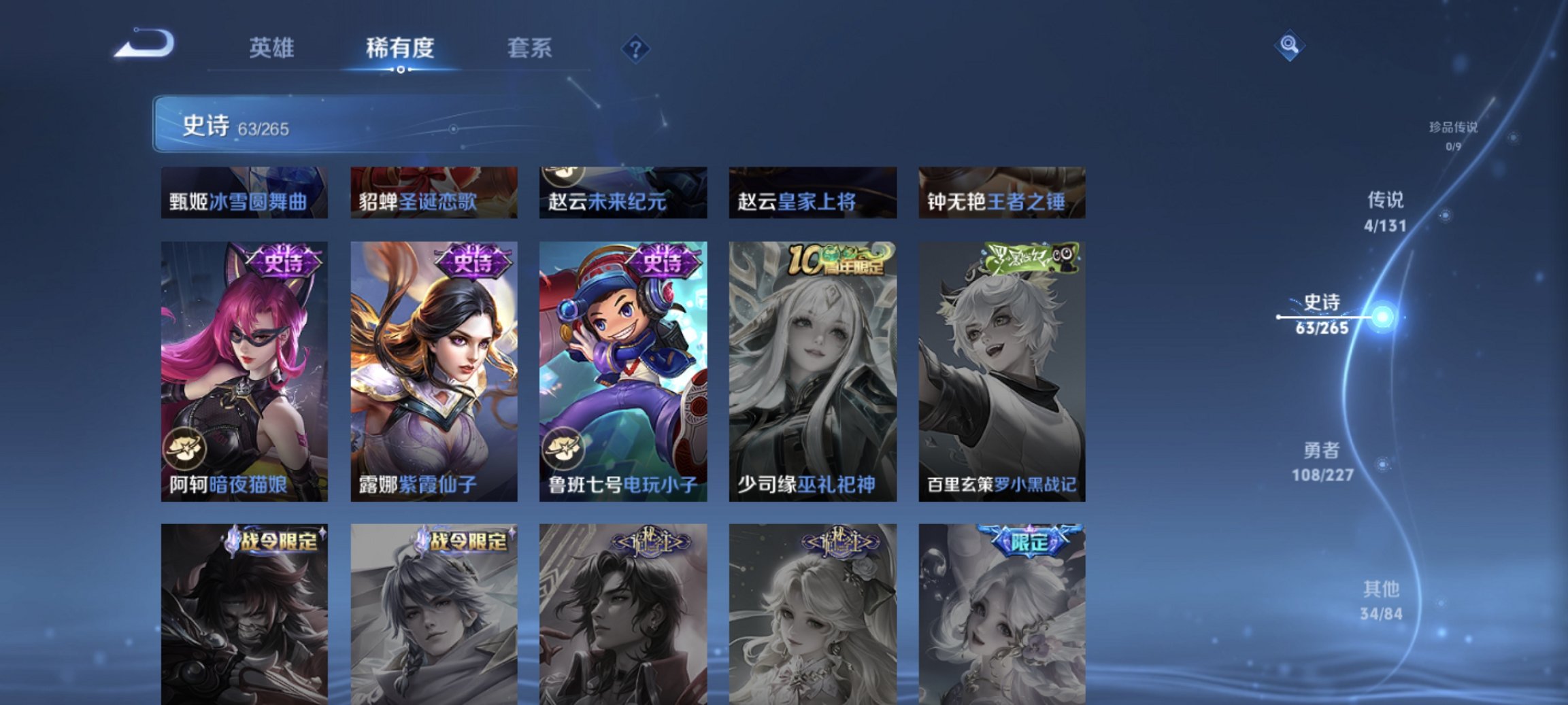
Task: Click the question mark help icon
Action: click(635, 49)
